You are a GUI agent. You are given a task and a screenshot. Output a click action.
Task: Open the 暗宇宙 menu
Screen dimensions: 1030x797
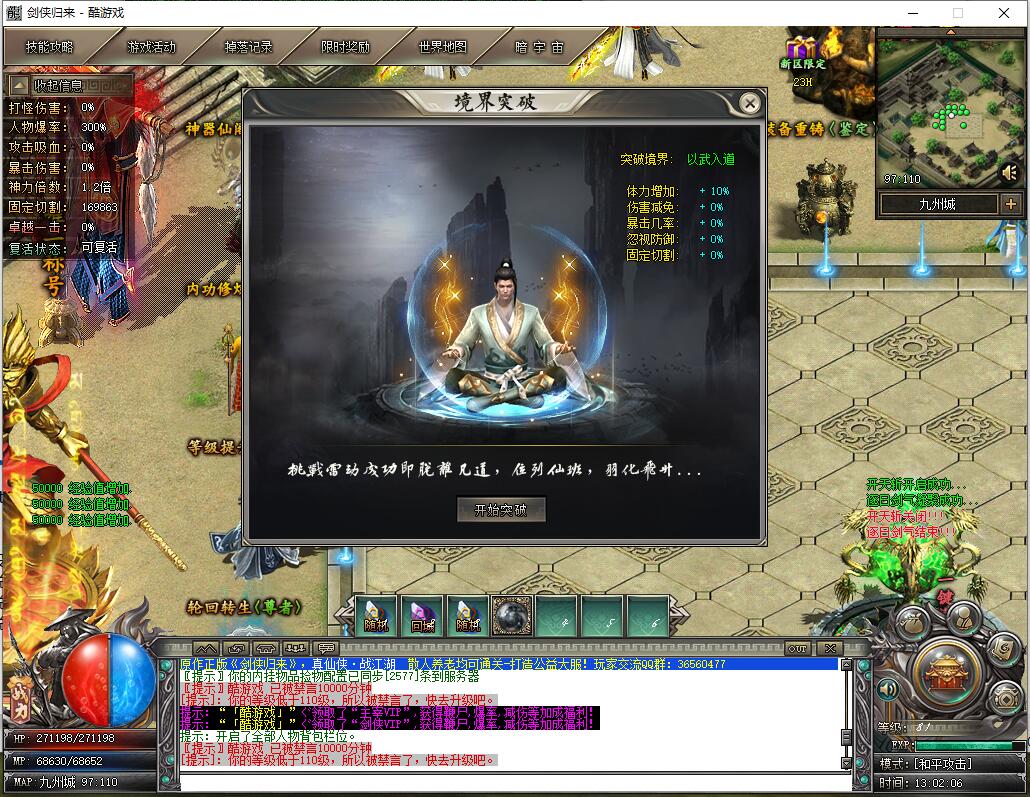click(x=540, y=47)
